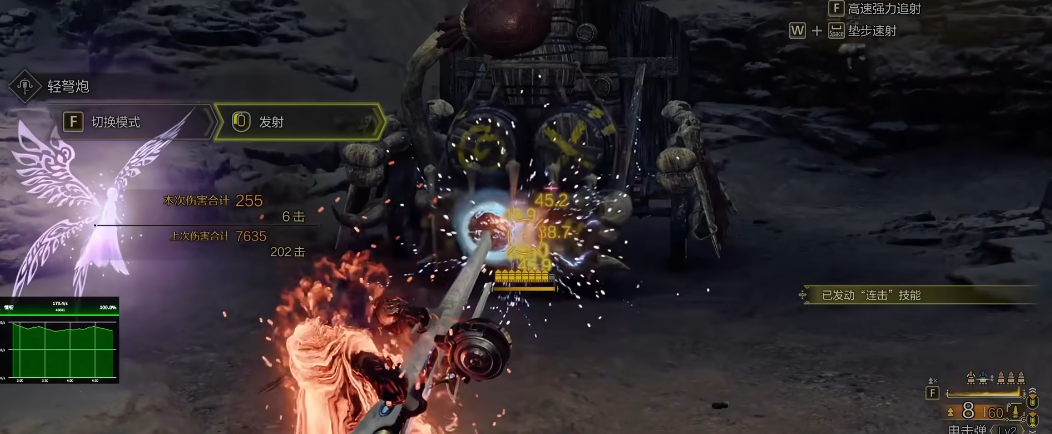Click the 轻弩炮 weapon emblem icon
The height and width of the screenshot is (434, 1052).
pos(24,86)
